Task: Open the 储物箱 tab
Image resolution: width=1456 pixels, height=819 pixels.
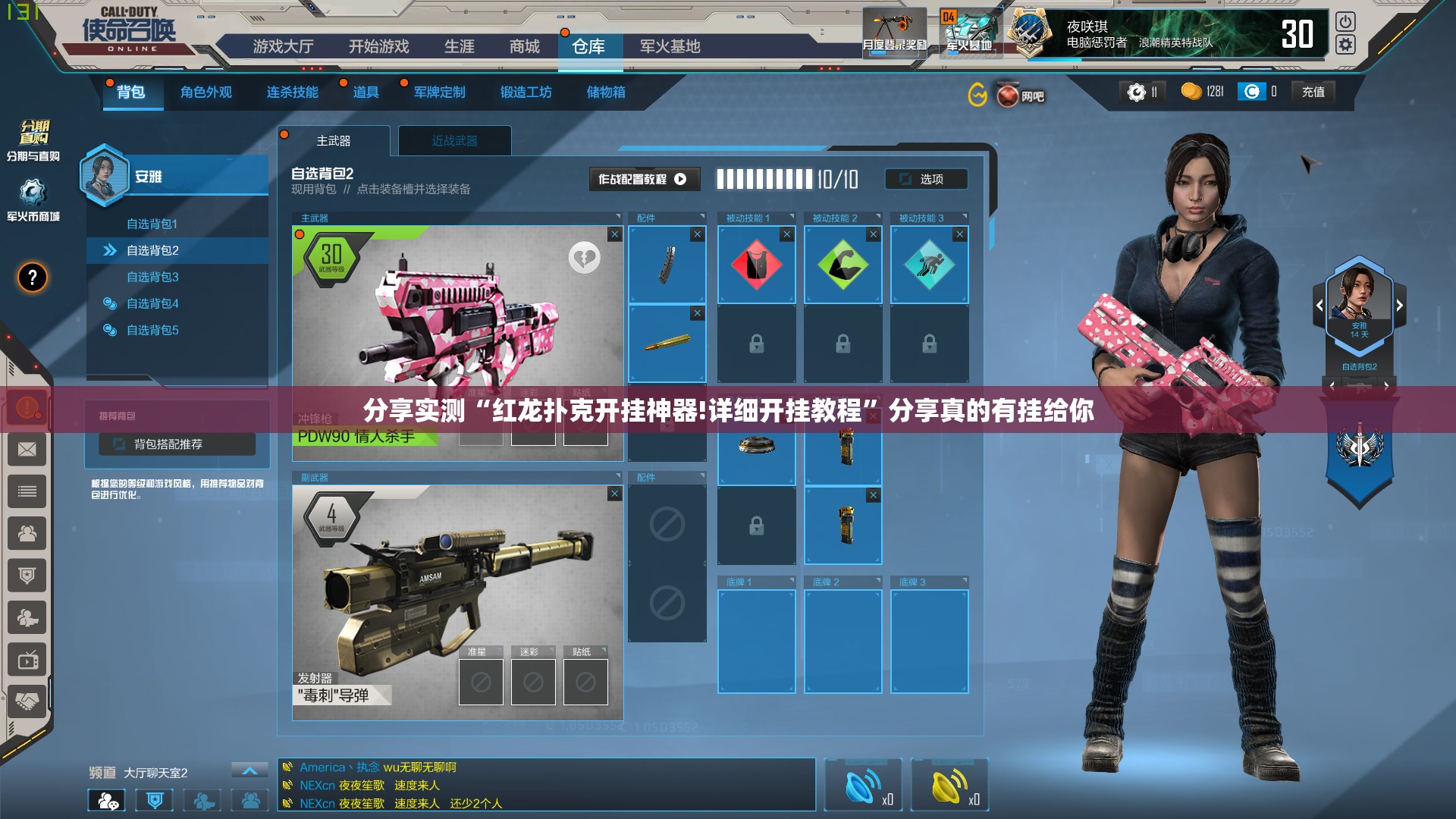Action: pyautogui.click(x=606, y=93)
